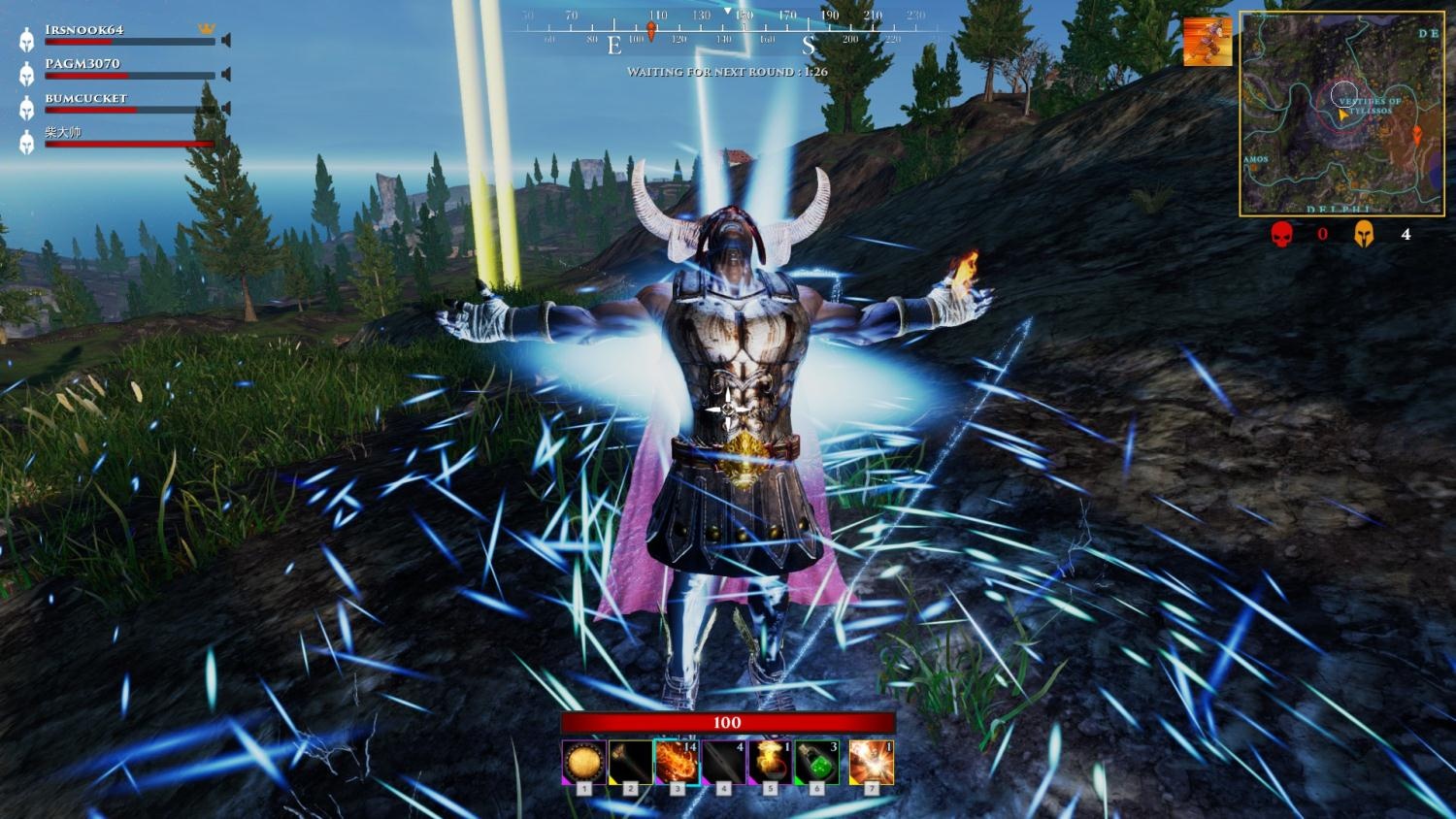
Task: Mute teammate Irsnook64 with the speaker icon
Action: tap(226, 41)
